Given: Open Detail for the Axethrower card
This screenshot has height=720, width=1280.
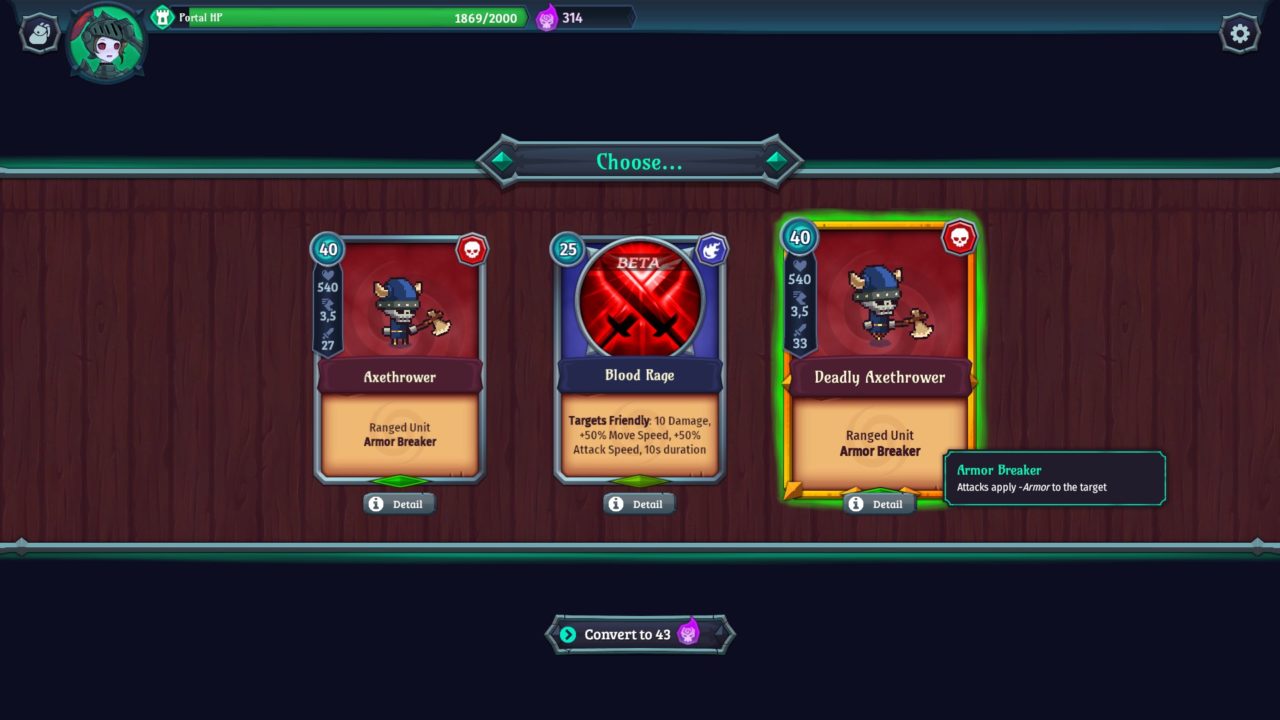Looking at the screenshot, I should (x=398, y=504).
